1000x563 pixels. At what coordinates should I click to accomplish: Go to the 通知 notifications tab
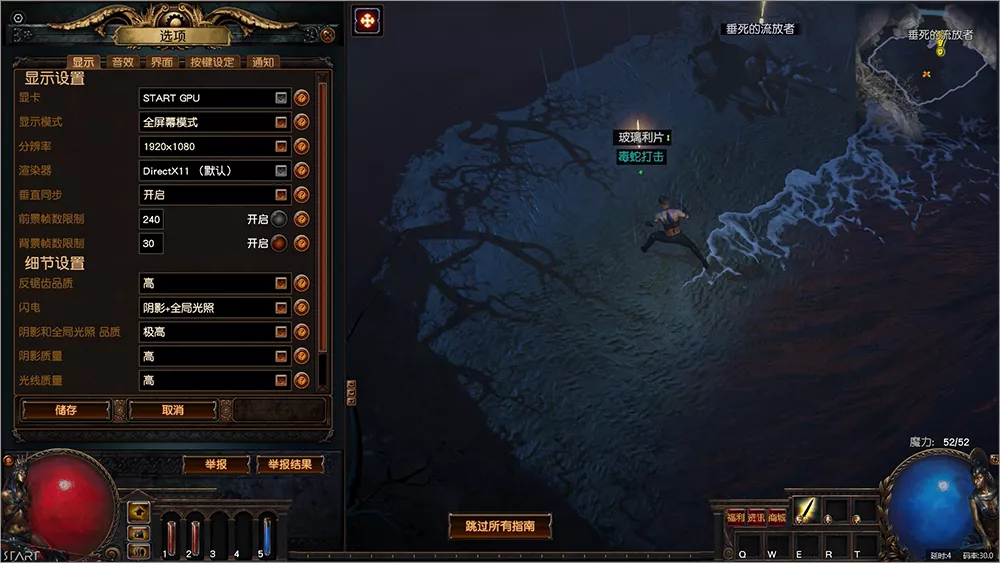263,62
